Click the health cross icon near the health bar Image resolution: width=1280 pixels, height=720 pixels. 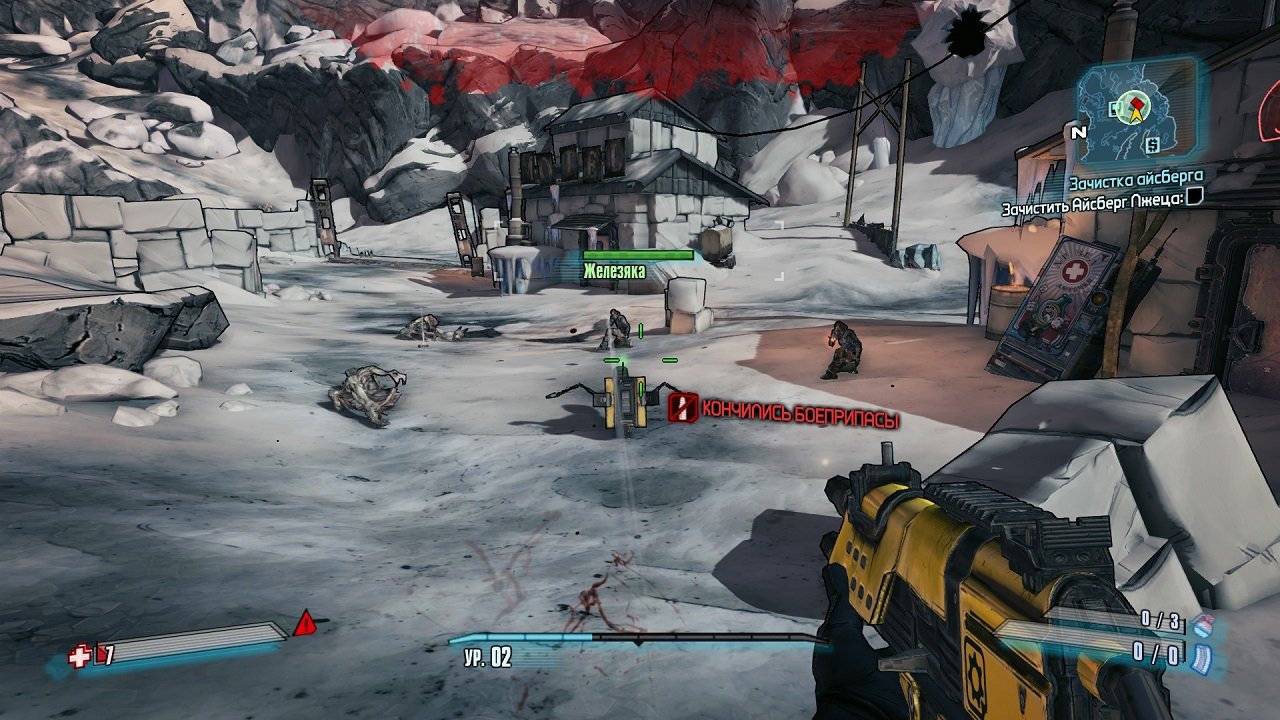79,656
